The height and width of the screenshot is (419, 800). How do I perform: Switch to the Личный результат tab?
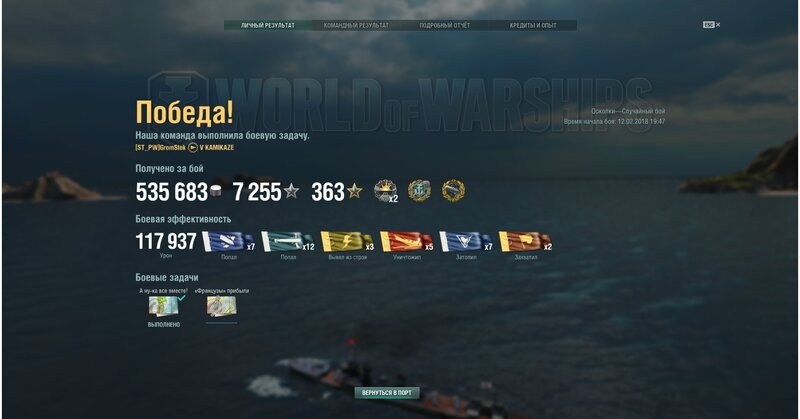(268, 25)
